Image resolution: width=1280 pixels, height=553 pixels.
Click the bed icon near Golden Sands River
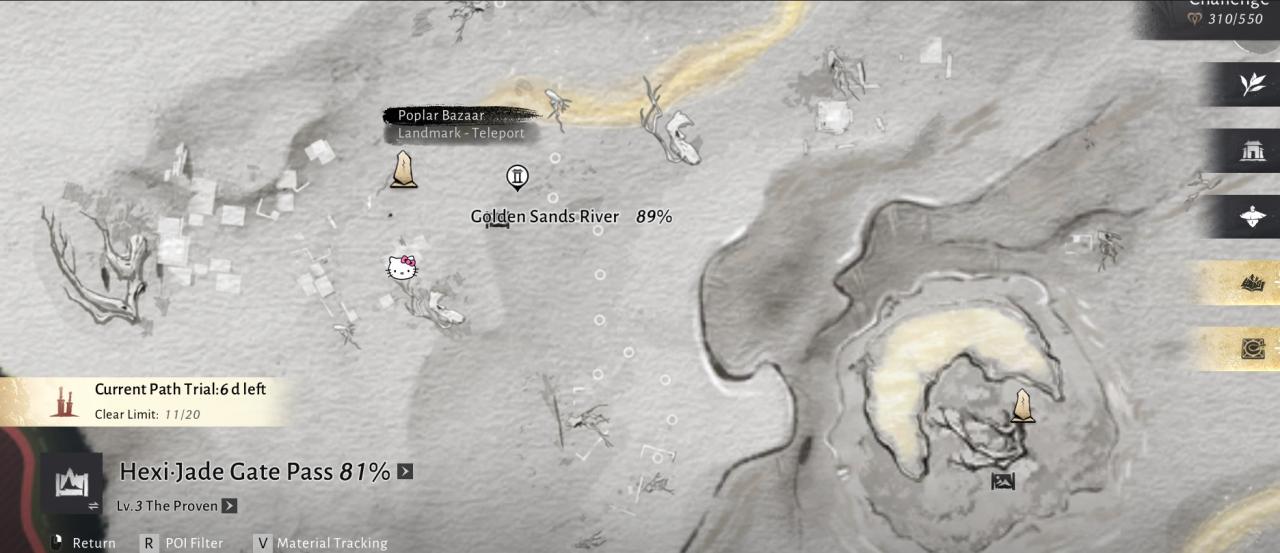[x=497, y=224]
